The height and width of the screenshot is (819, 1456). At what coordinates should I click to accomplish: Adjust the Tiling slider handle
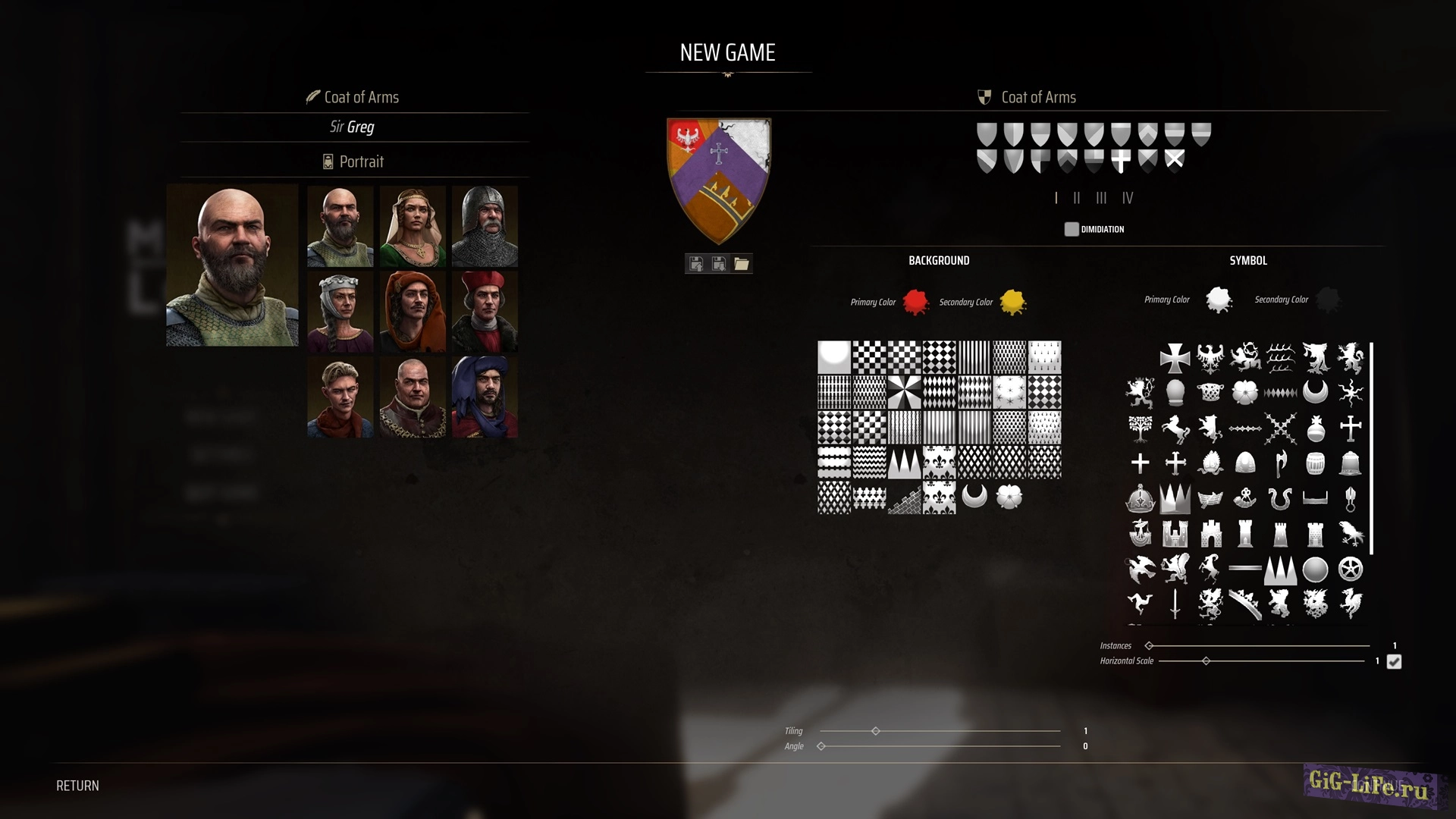(x=876, y=731)
